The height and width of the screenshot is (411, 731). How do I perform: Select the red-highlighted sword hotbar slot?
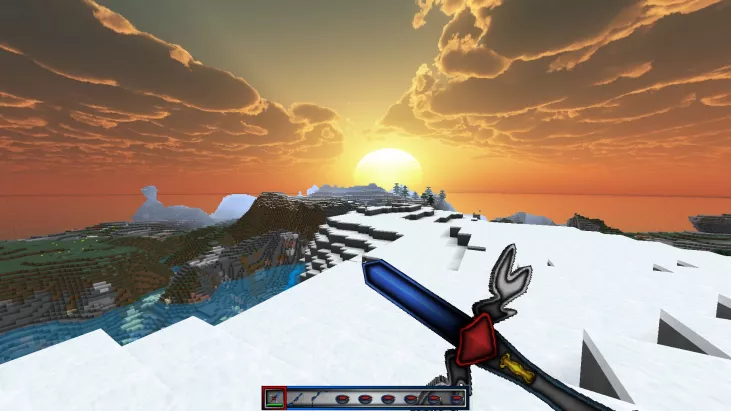tap(275, 398)
